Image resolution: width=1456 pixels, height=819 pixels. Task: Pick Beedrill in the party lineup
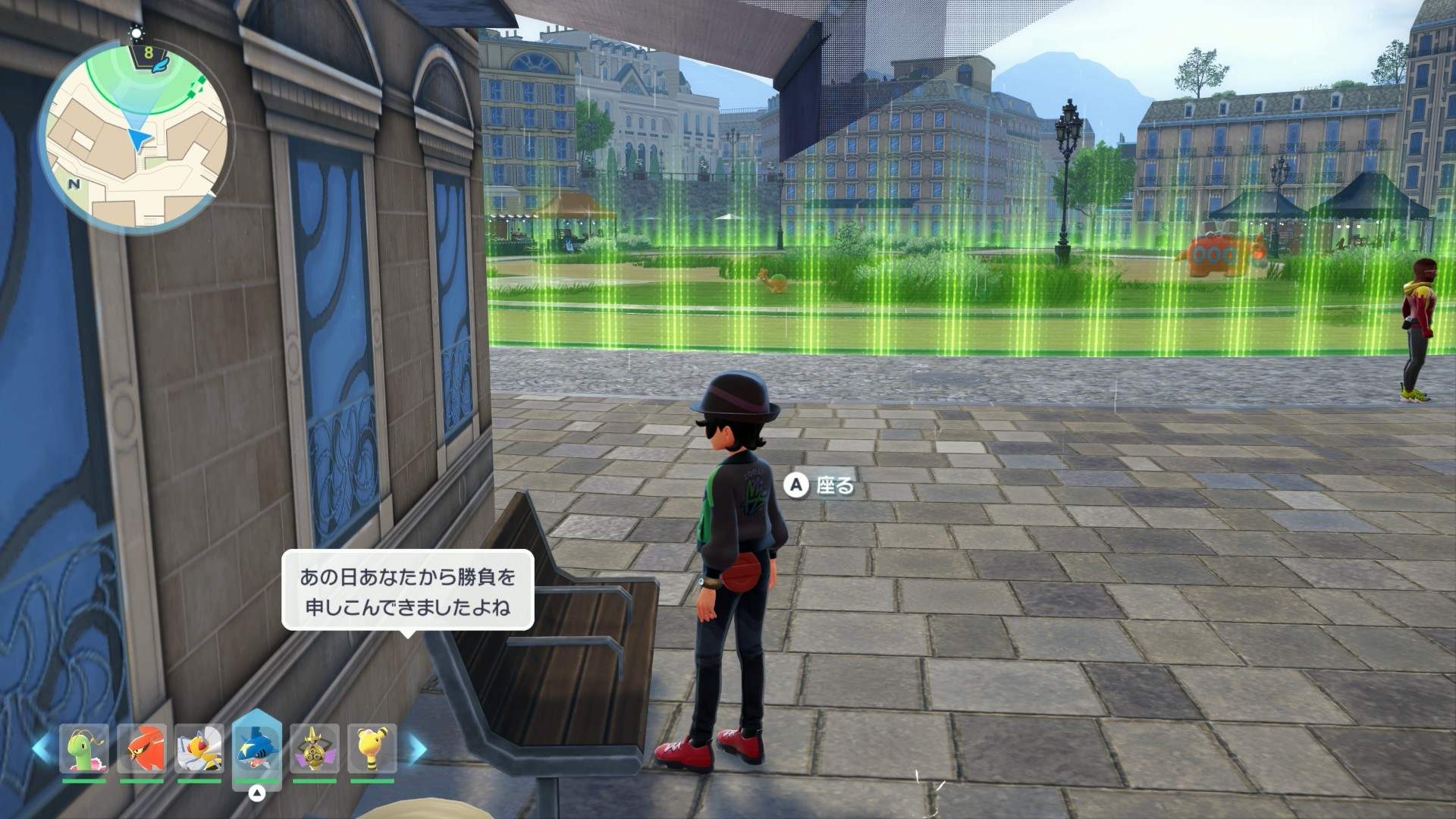point(199,748)
